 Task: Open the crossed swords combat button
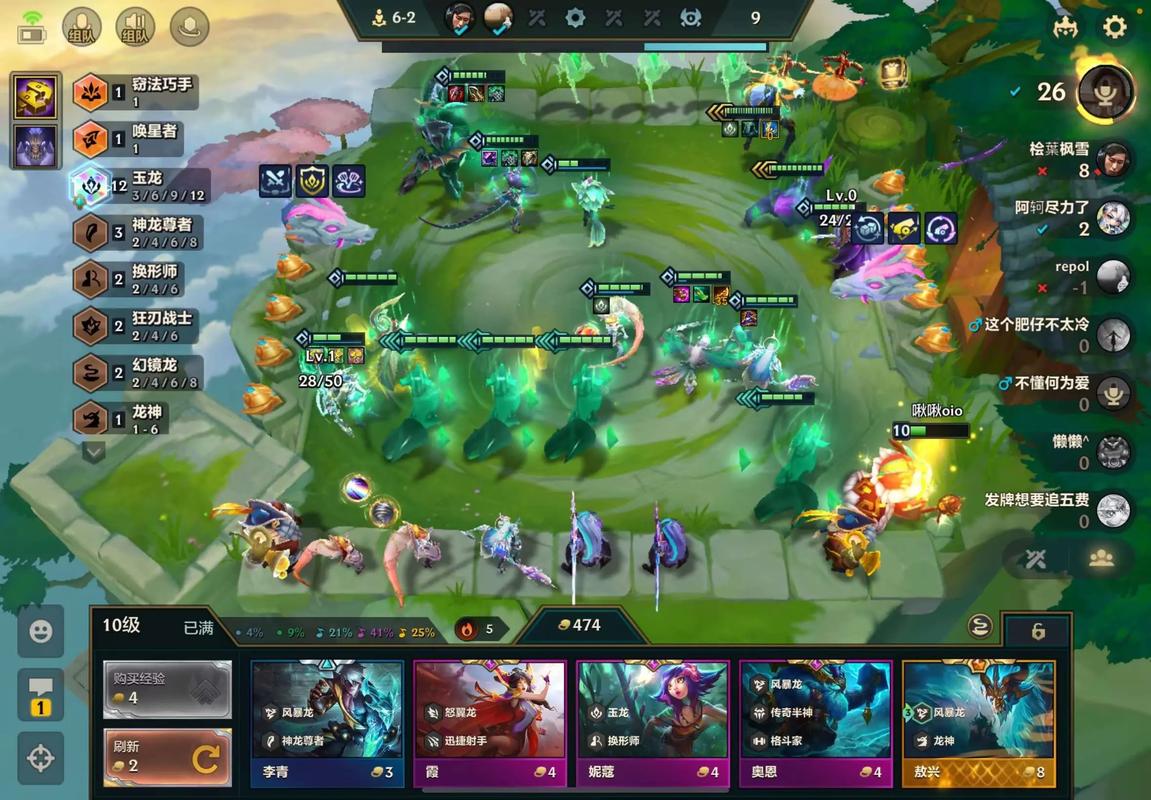click(x=1036, y=560)
